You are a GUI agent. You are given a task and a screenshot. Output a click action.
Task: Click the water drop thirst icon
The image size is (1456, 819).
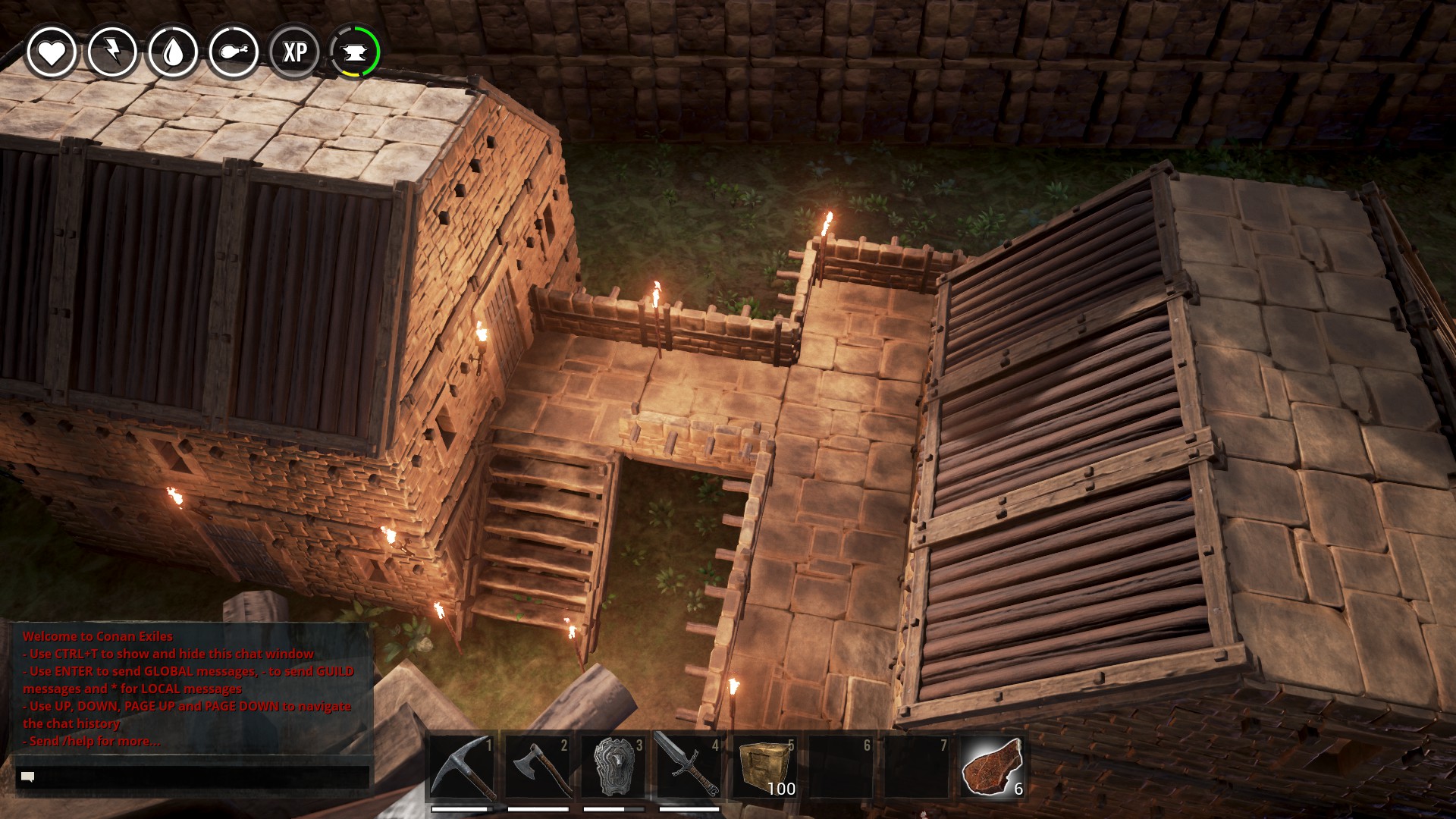[173, 52]
